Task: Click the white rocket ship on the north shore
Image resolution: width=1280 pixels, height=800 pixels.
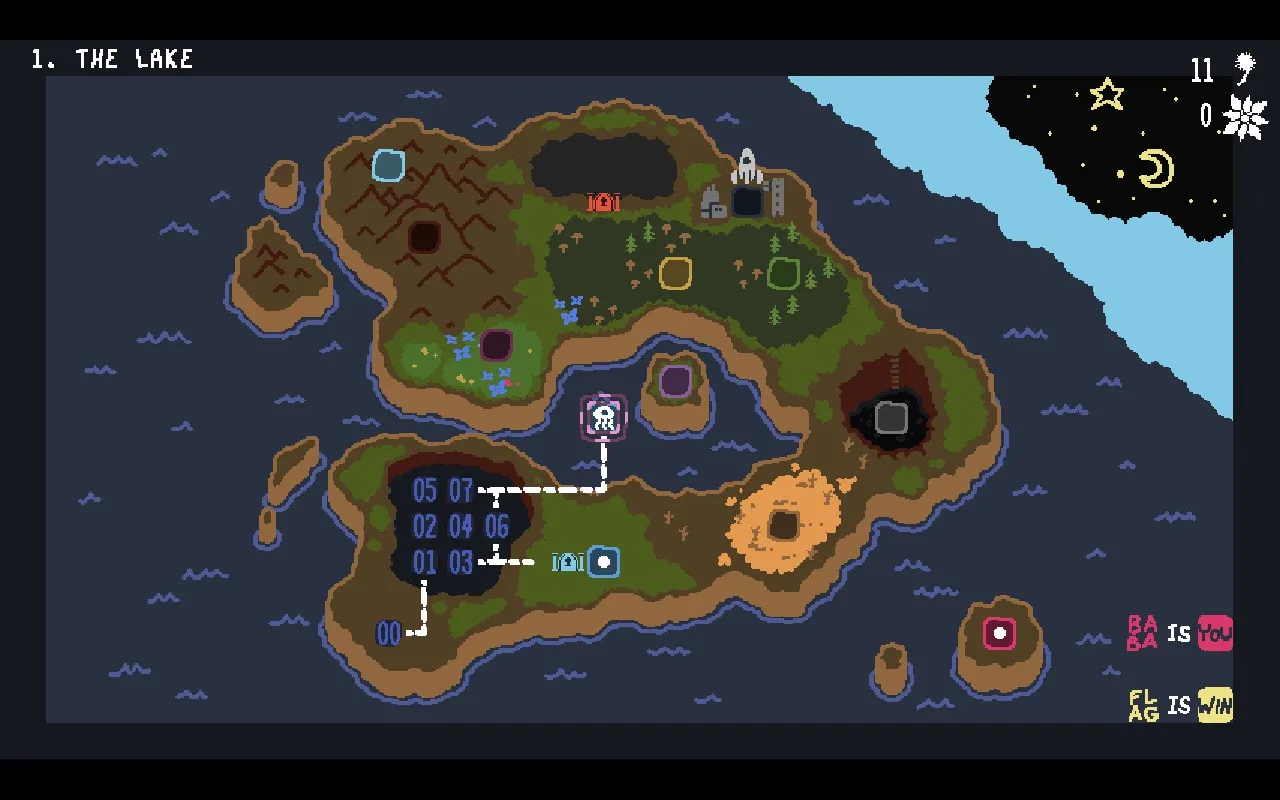Action: click(748, 168)
